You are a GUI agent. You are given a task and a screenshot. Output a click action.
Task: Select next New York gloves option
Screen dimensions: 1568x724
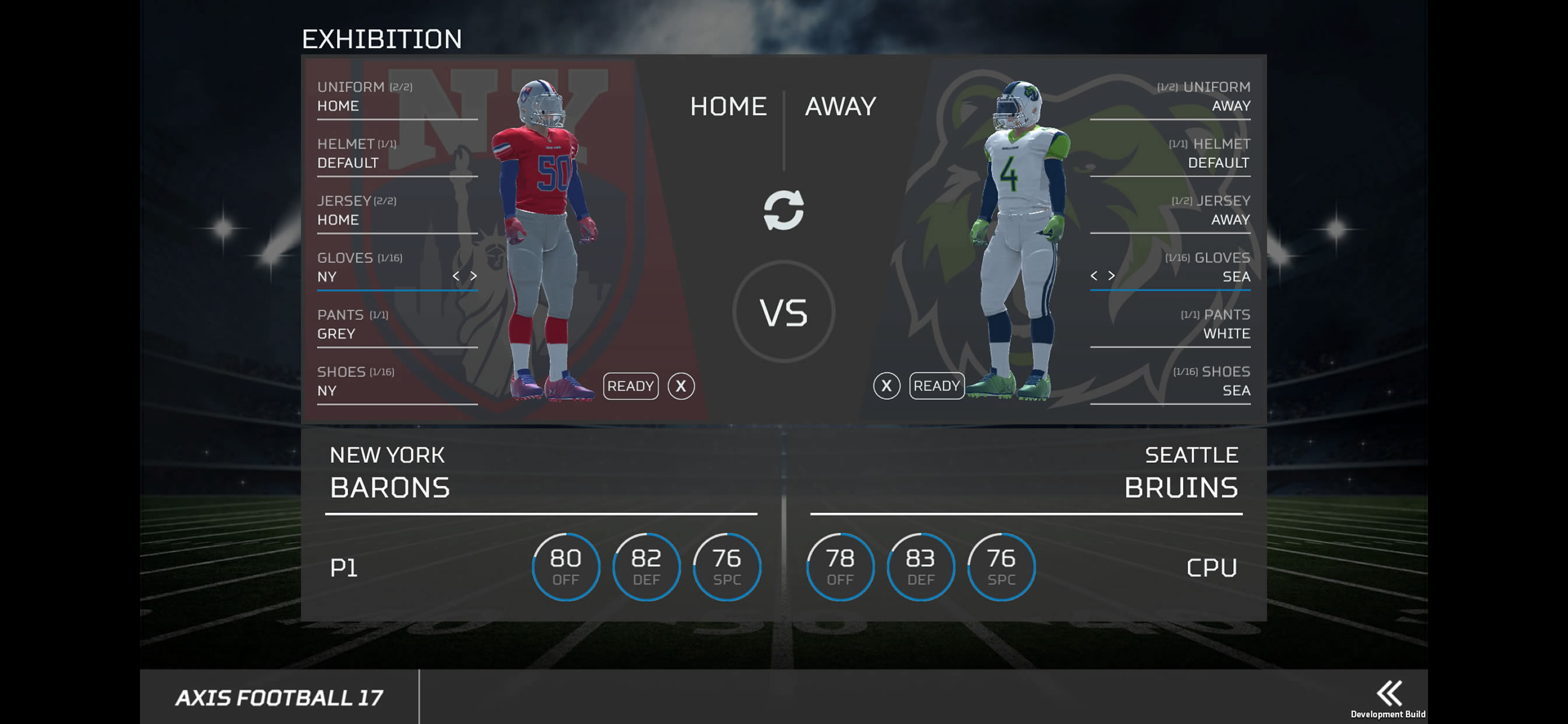tap(474, 276)
